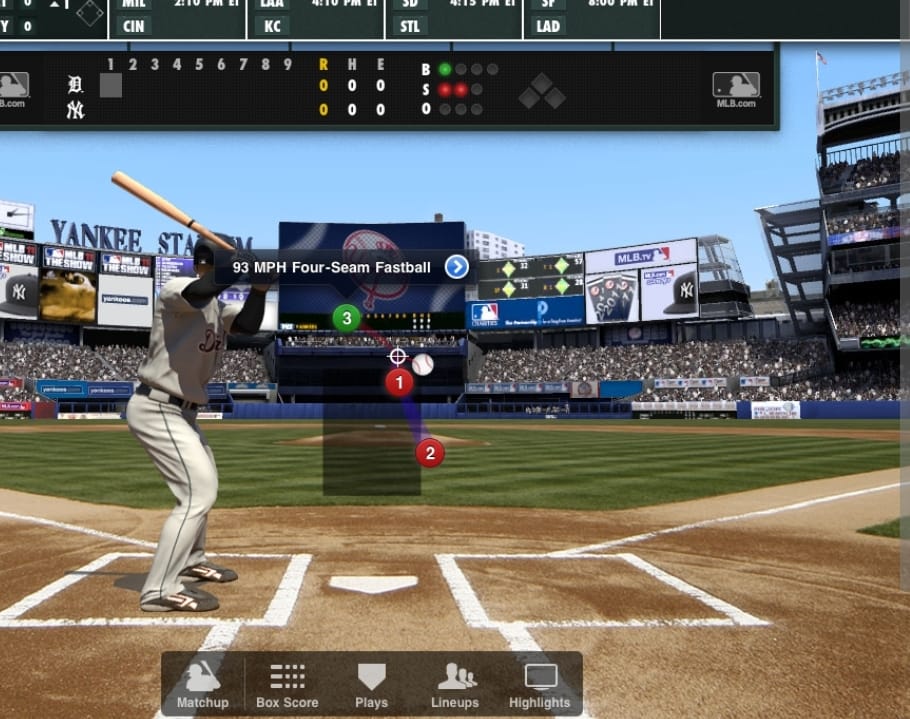Switch to the SF vs LAD game
The image size is (910, 719).
click(591, 17)
